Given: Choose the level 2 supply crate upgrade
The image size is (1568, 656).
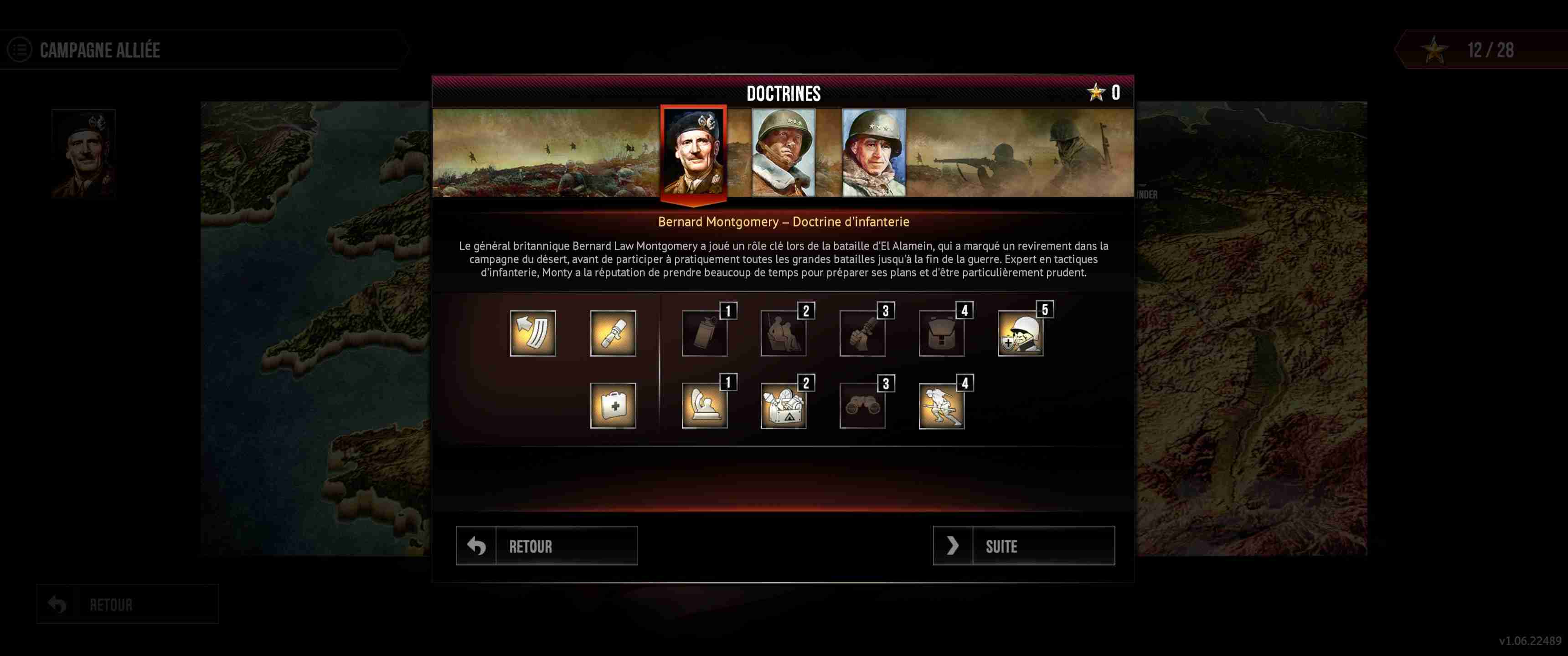Looking at the screenshot, I should pyautogui.click(x=784, y=405).
